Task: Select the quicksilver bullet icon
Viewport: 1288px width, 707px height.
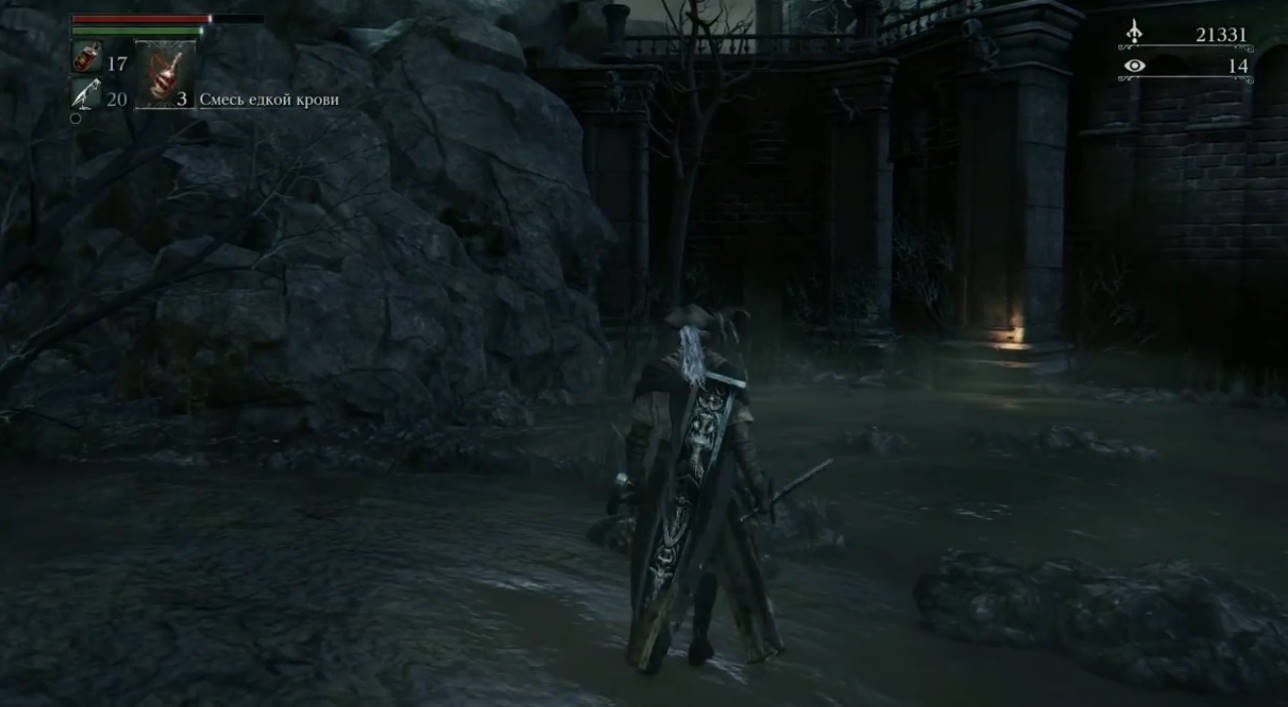Action: coord(86,94)
